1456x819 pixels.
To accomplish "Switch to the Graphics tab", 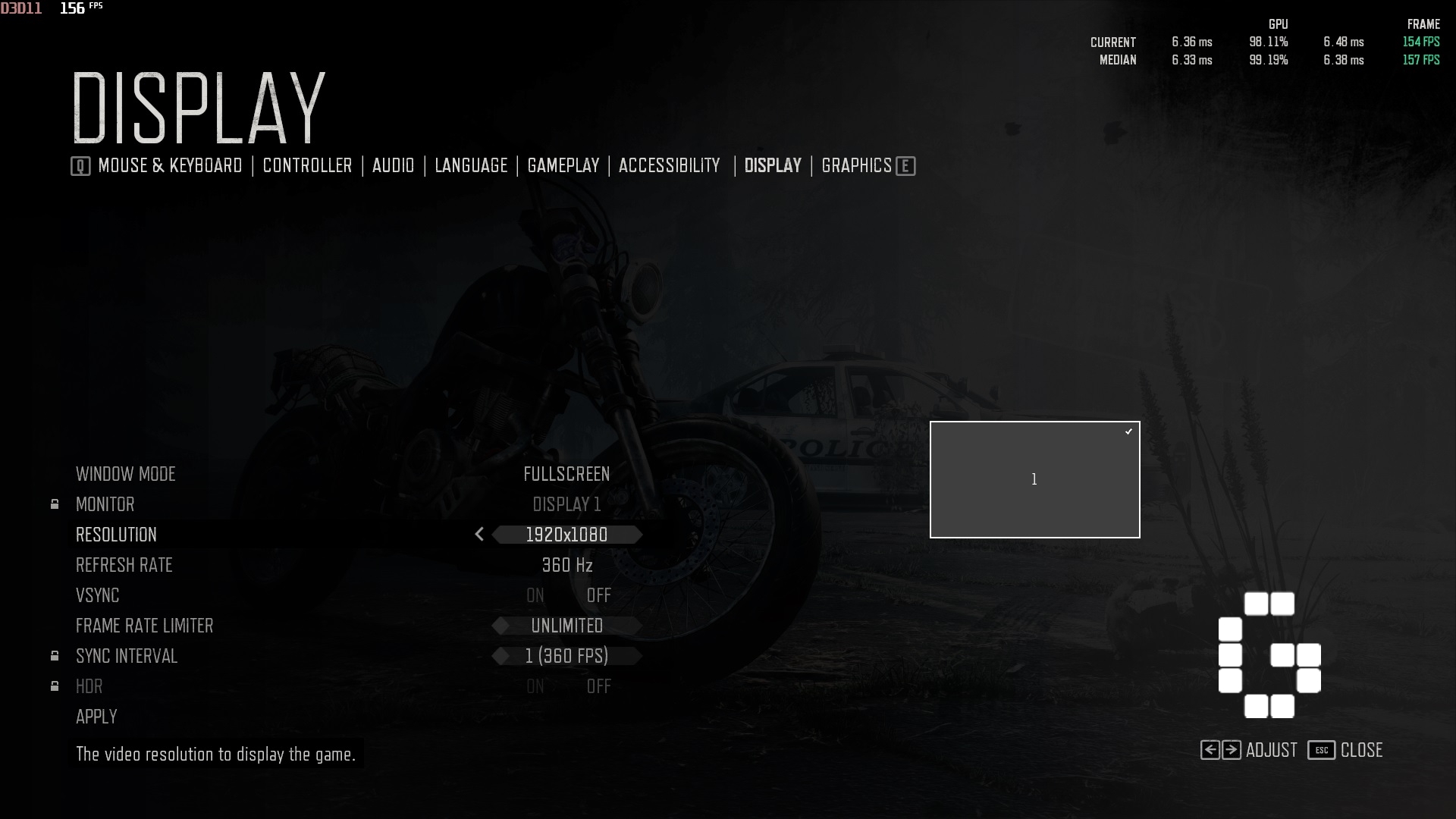I will click(x=856, y=165).
